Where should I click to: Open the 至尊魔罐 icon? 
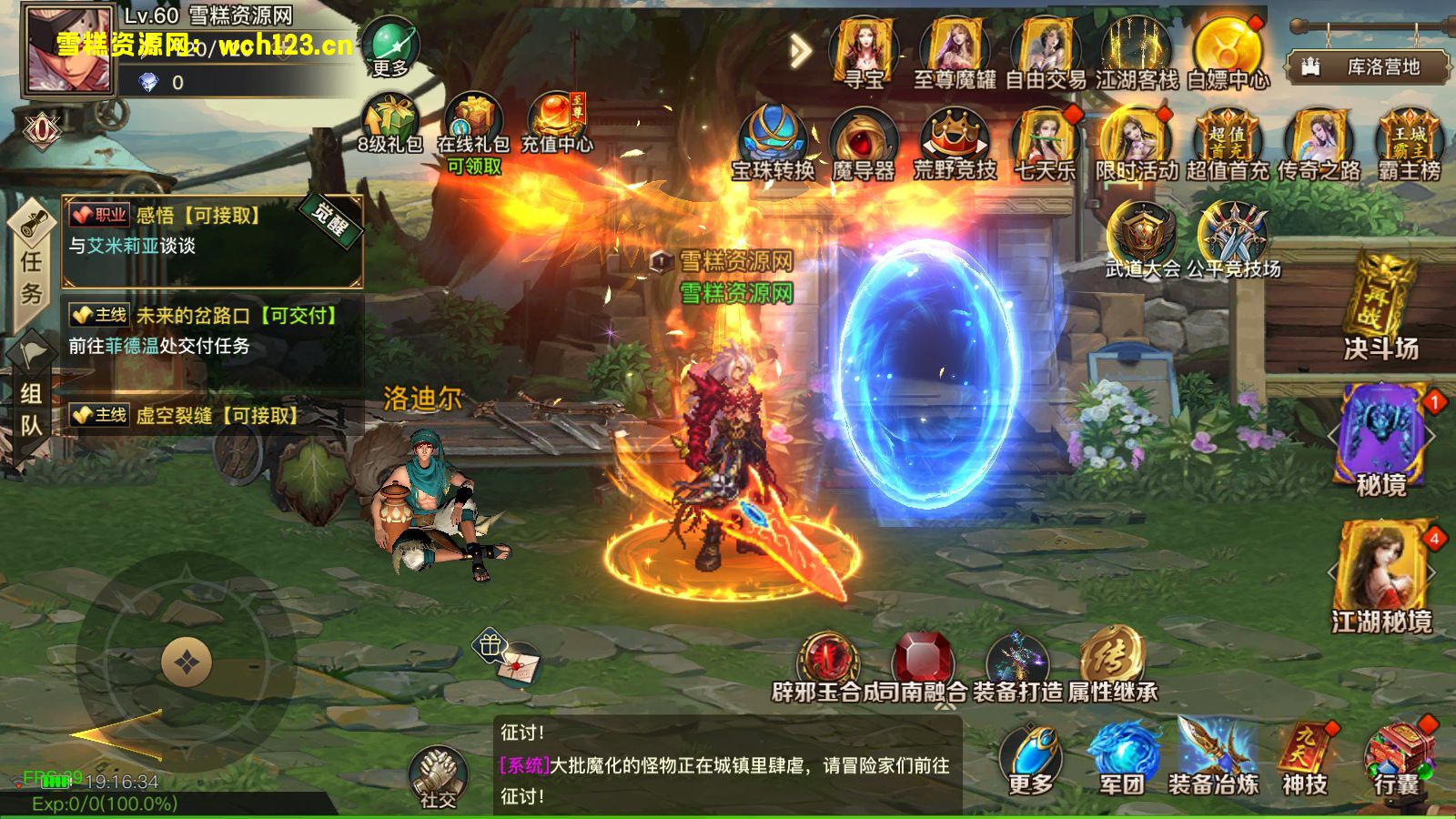tap(955, 53)
